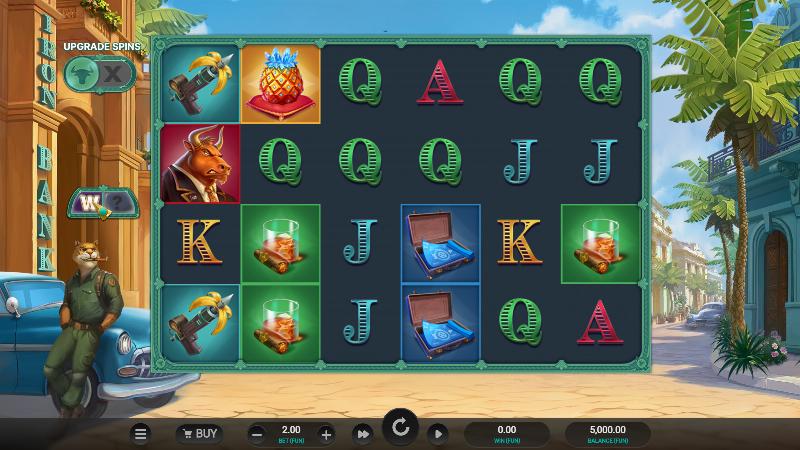The width and height of the screenshot is (800, 450).
Task: Toggle turbo mode with the fast-forward button
Action: tap(363, 434)
